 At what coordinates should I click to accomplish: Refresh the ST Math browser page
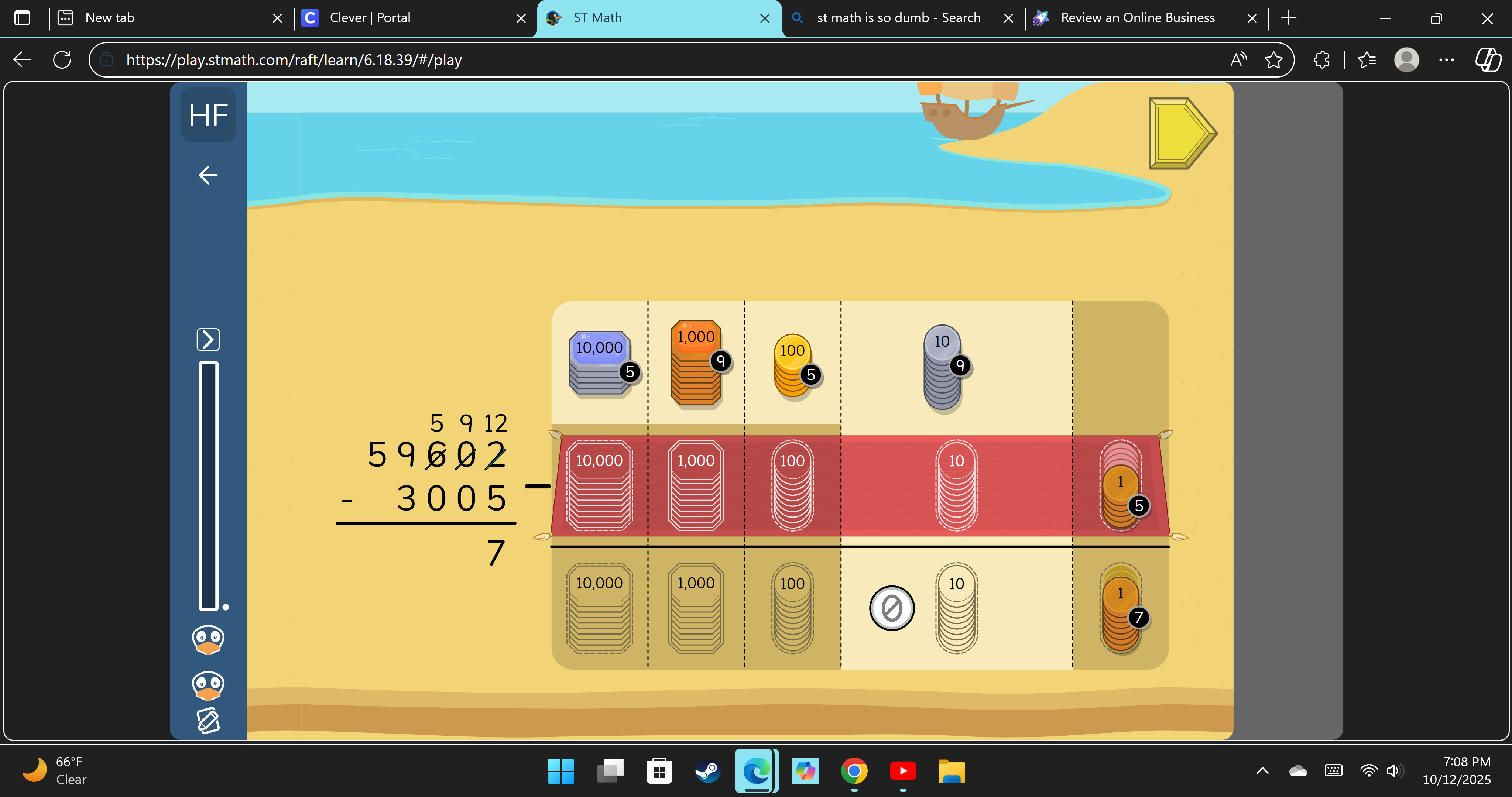click(62, 60)
